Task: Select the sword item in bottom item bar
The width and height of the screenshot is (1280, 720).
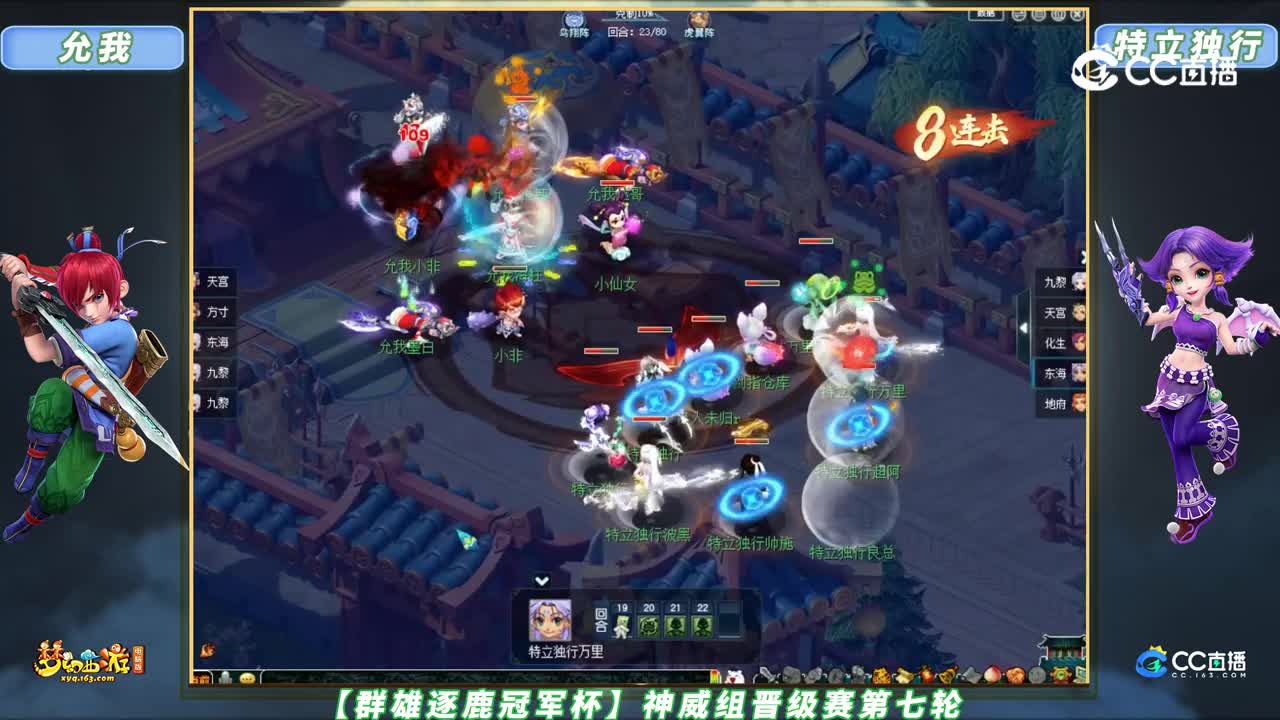Action: click(765, 678)
